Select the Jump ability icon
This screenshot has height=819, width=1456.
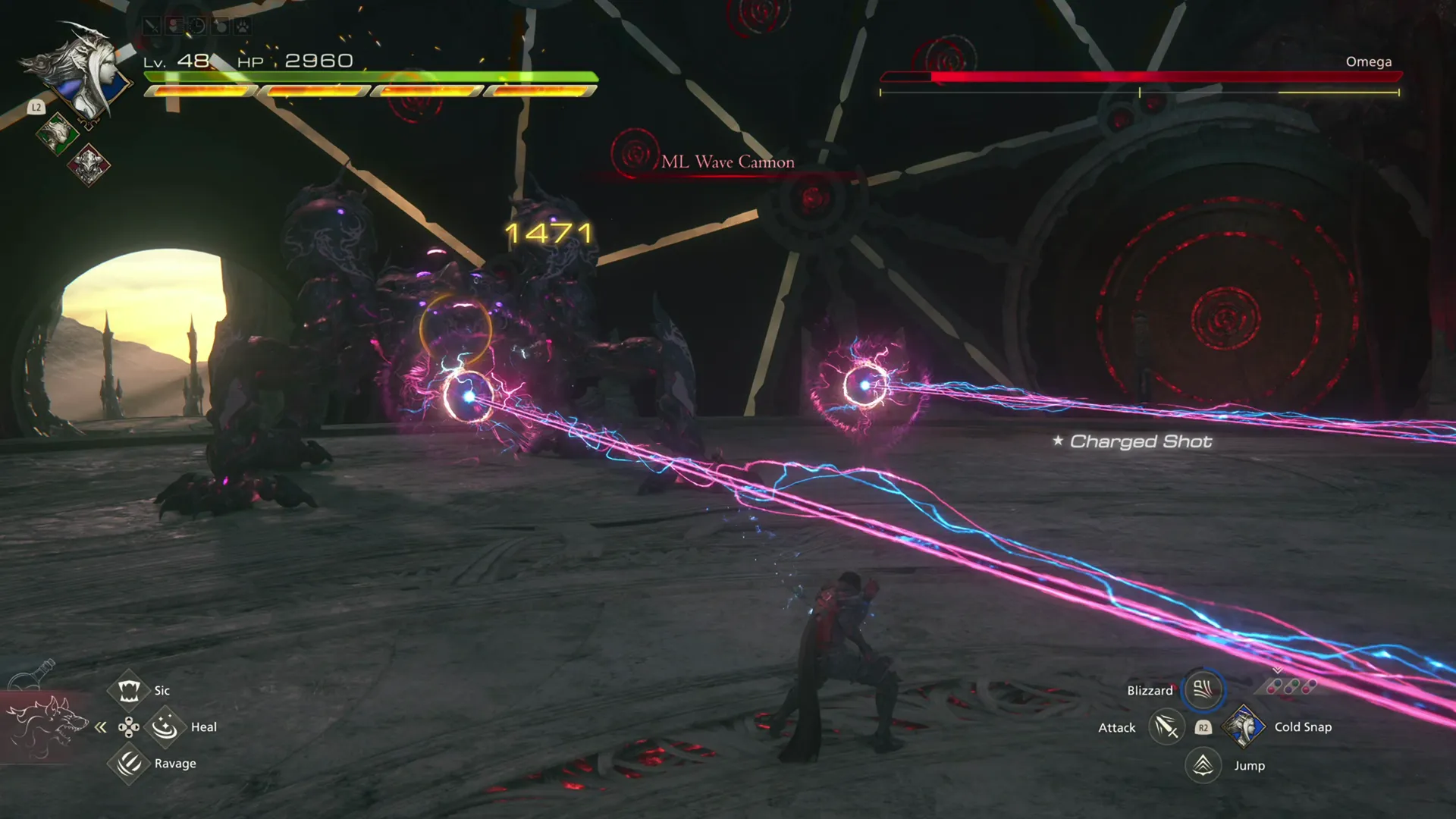(x=1203, y=765)
